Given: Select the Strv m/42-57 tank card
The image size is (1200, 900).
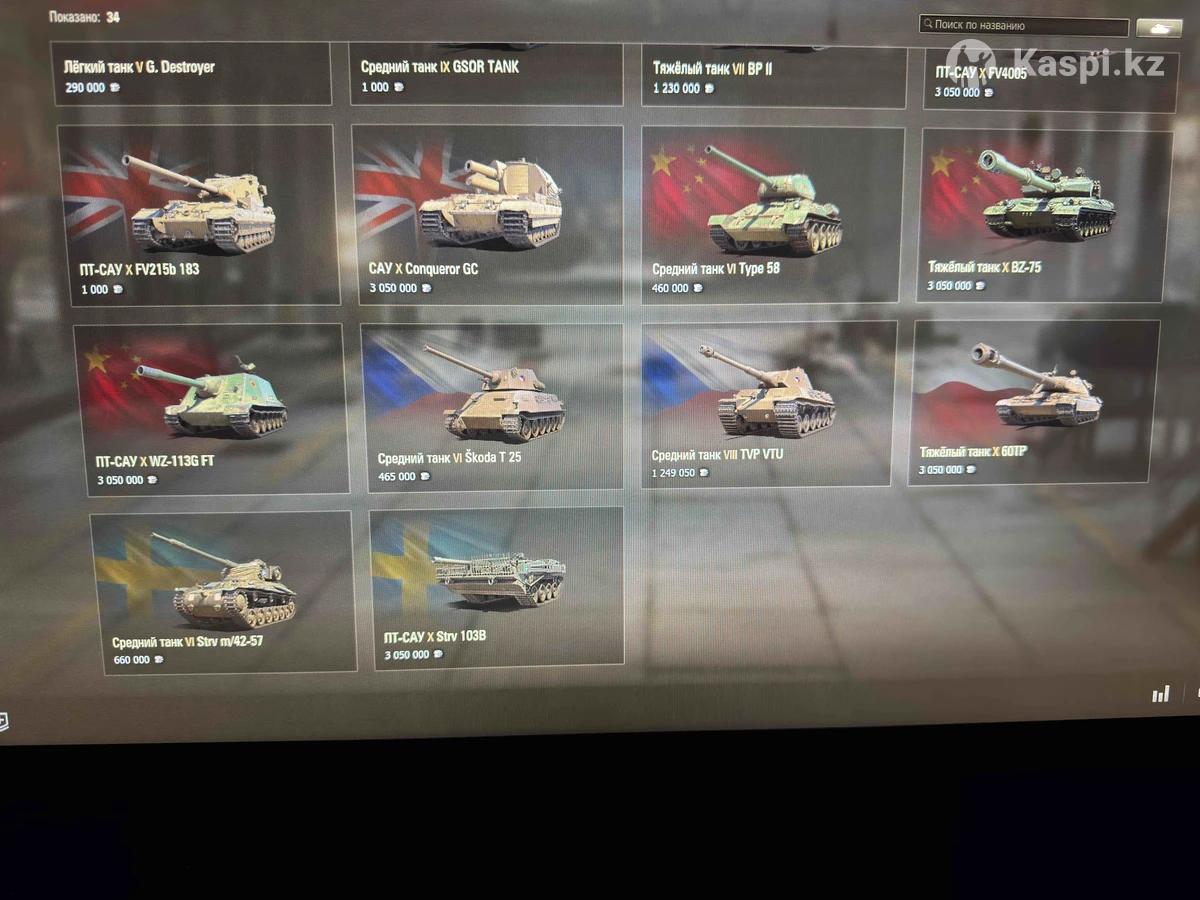Looking at the screenshot, I should tap(224, 592).
